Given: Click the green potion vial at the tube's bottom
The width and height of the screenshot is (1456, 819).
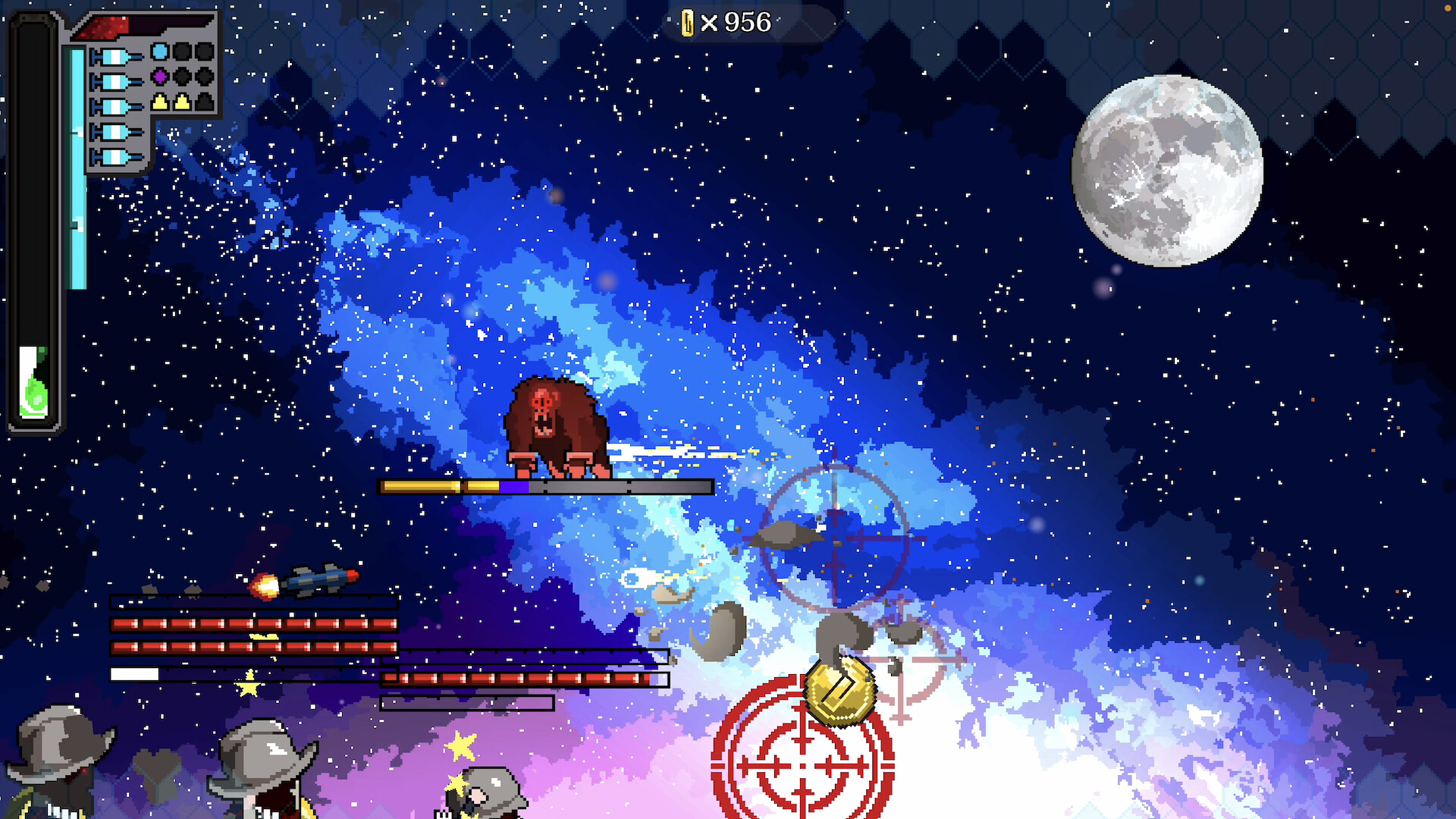Looking at the screenshot, I should (x=33, y=383).
